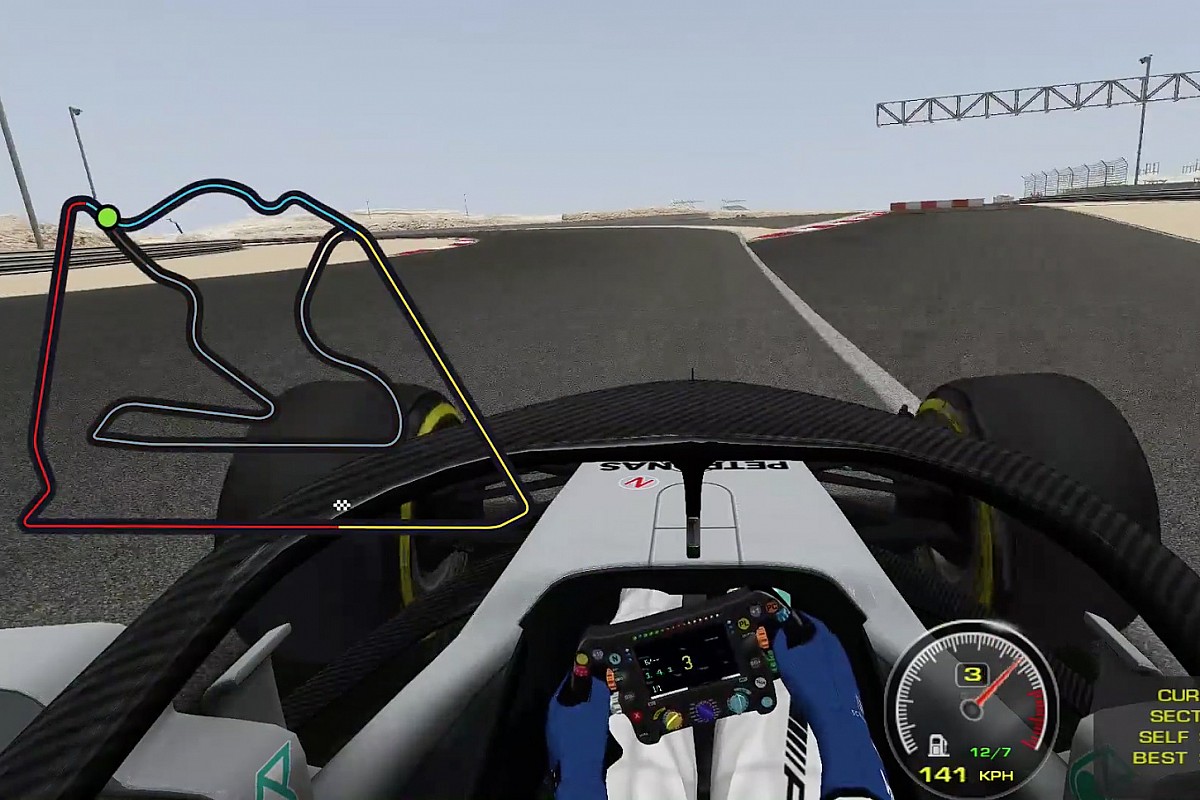Select the green car position marker
This screenshot has width=1200, height=800.
(x=108, y=216)
